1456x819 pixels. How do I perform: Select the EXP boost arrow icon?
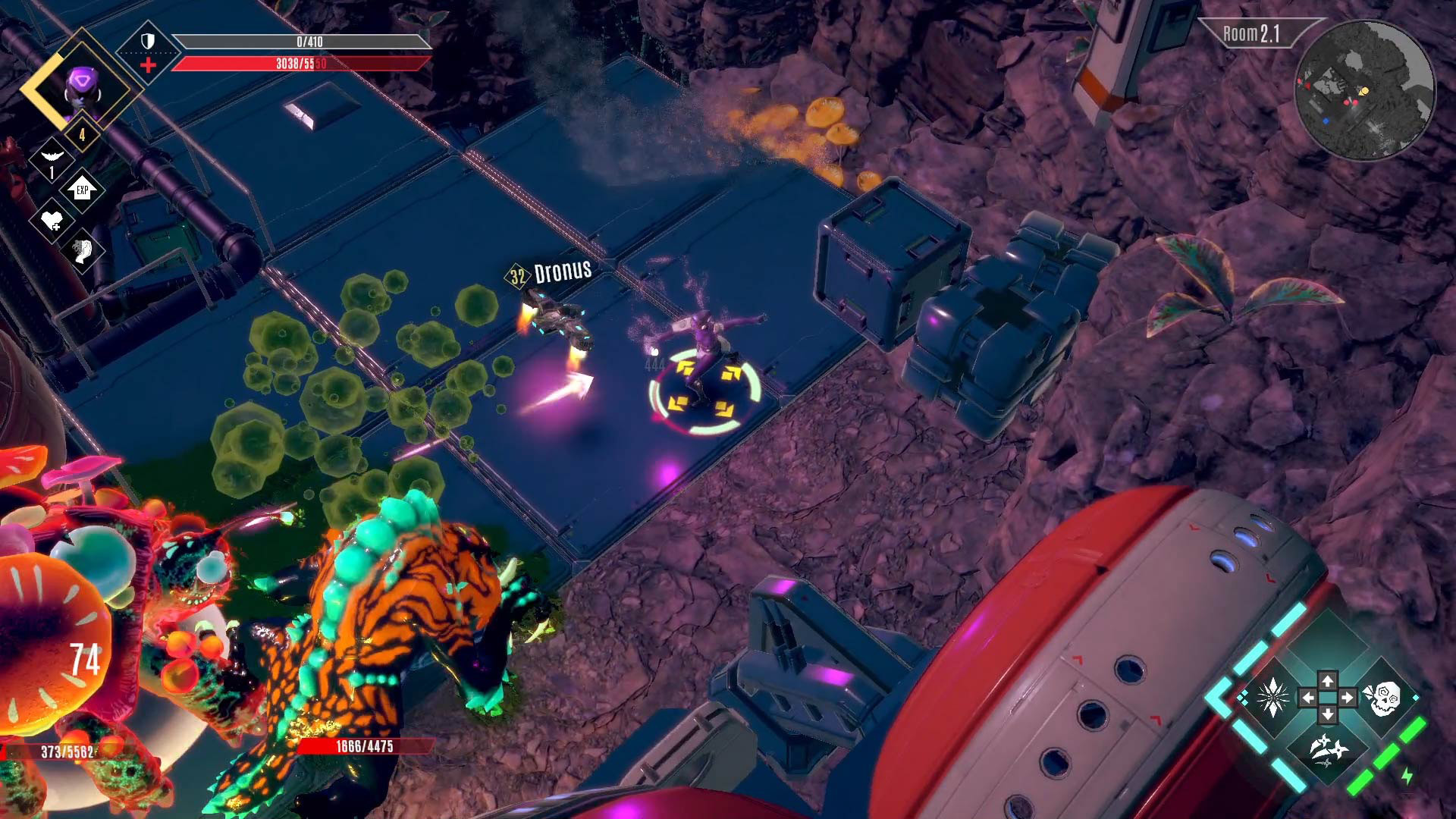pyautogui.click(x=82, y=189)
